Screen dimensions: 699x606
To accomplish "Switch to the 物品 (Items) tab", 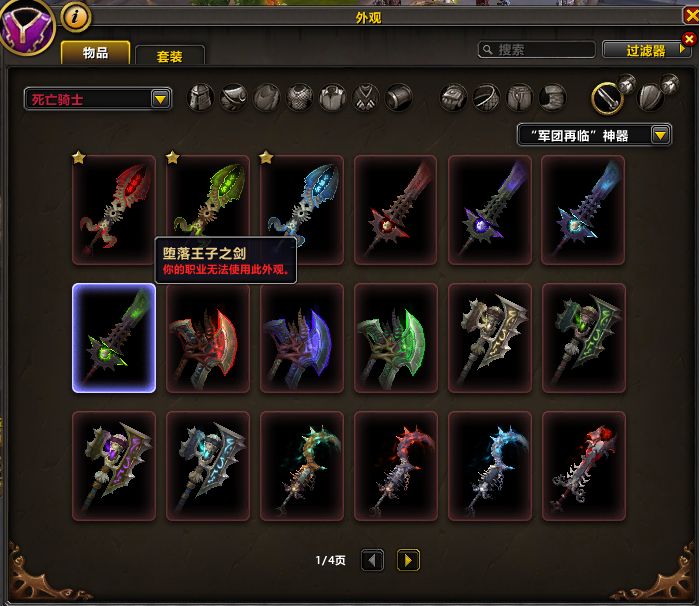I will (95, 53).
